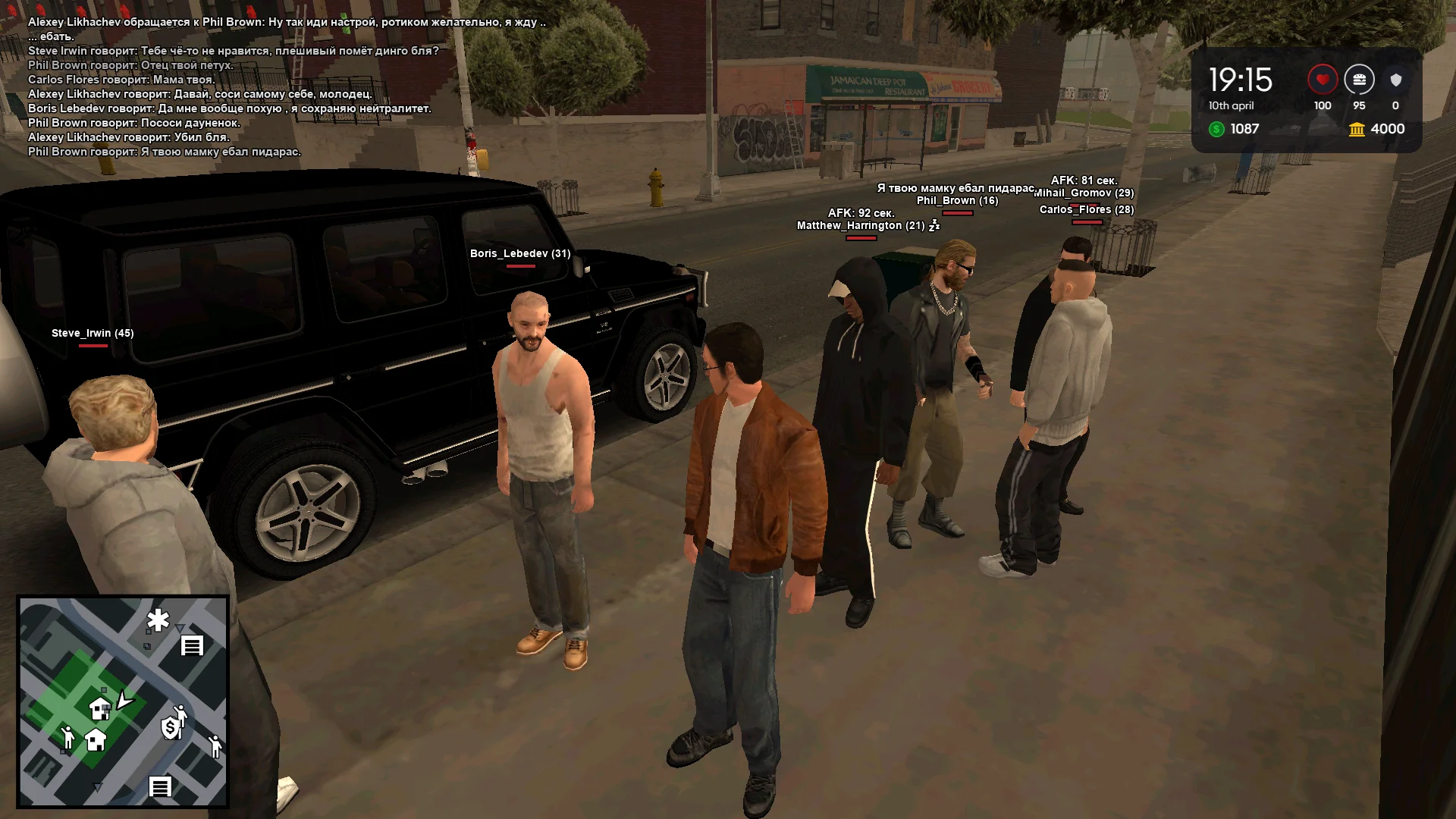Click the green dollar cash icon
Screen dimensions: 1456x819
[1216, 129]
